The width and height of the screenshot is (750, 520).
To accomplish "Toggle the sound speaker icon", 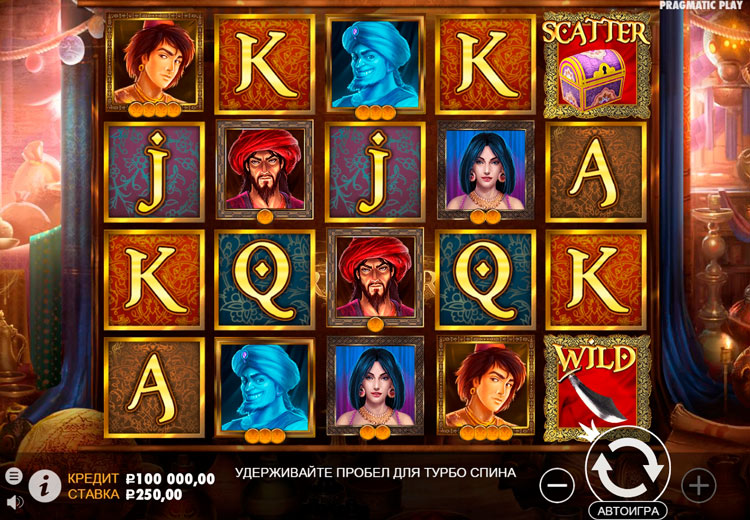I will (14, 501).
